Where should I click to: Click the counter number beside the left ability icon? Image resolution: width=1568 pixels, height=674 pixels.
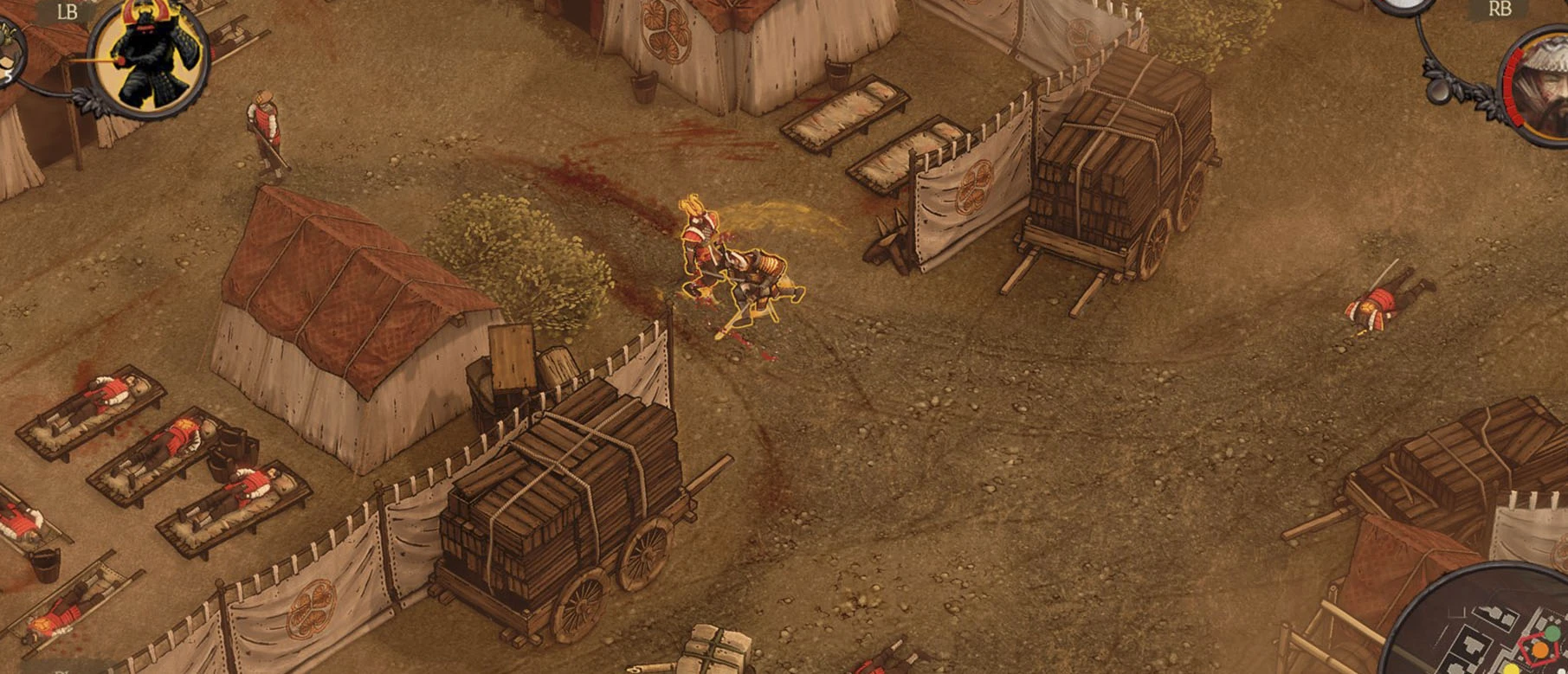(8, 76)
